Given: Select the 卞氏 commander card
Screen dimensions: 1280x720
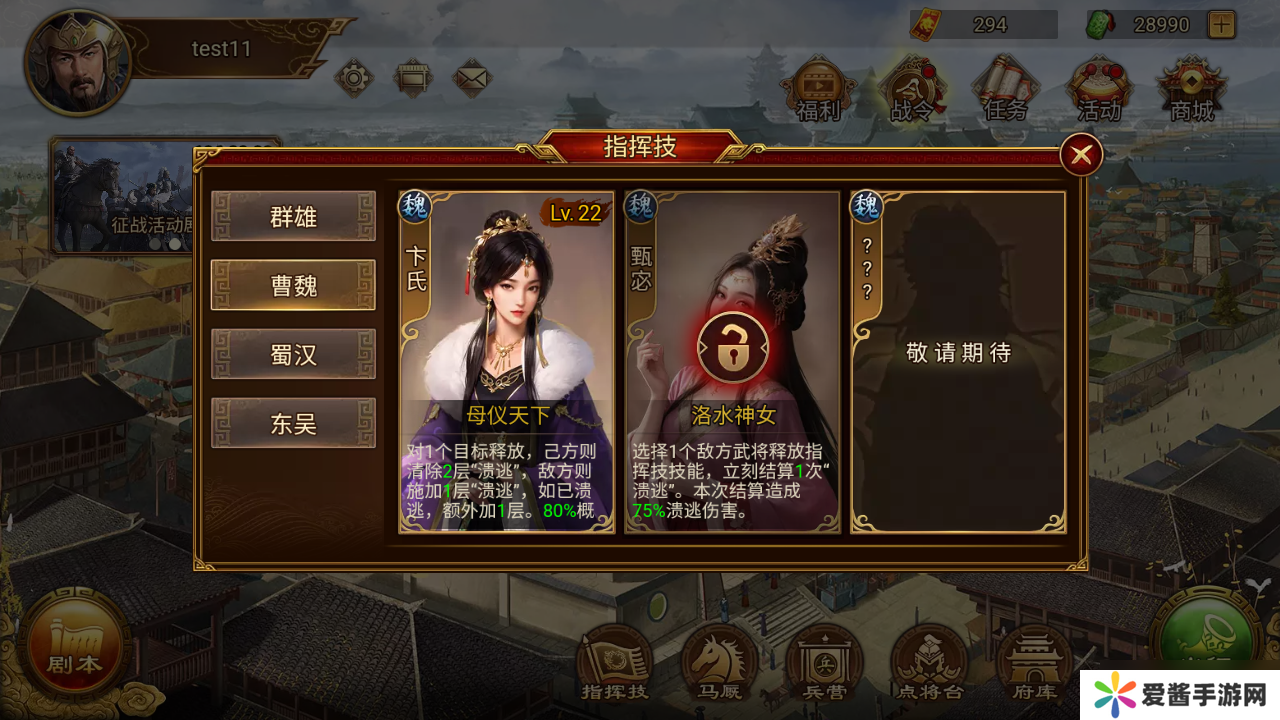Looking at the screenshot, I should 506,362.
